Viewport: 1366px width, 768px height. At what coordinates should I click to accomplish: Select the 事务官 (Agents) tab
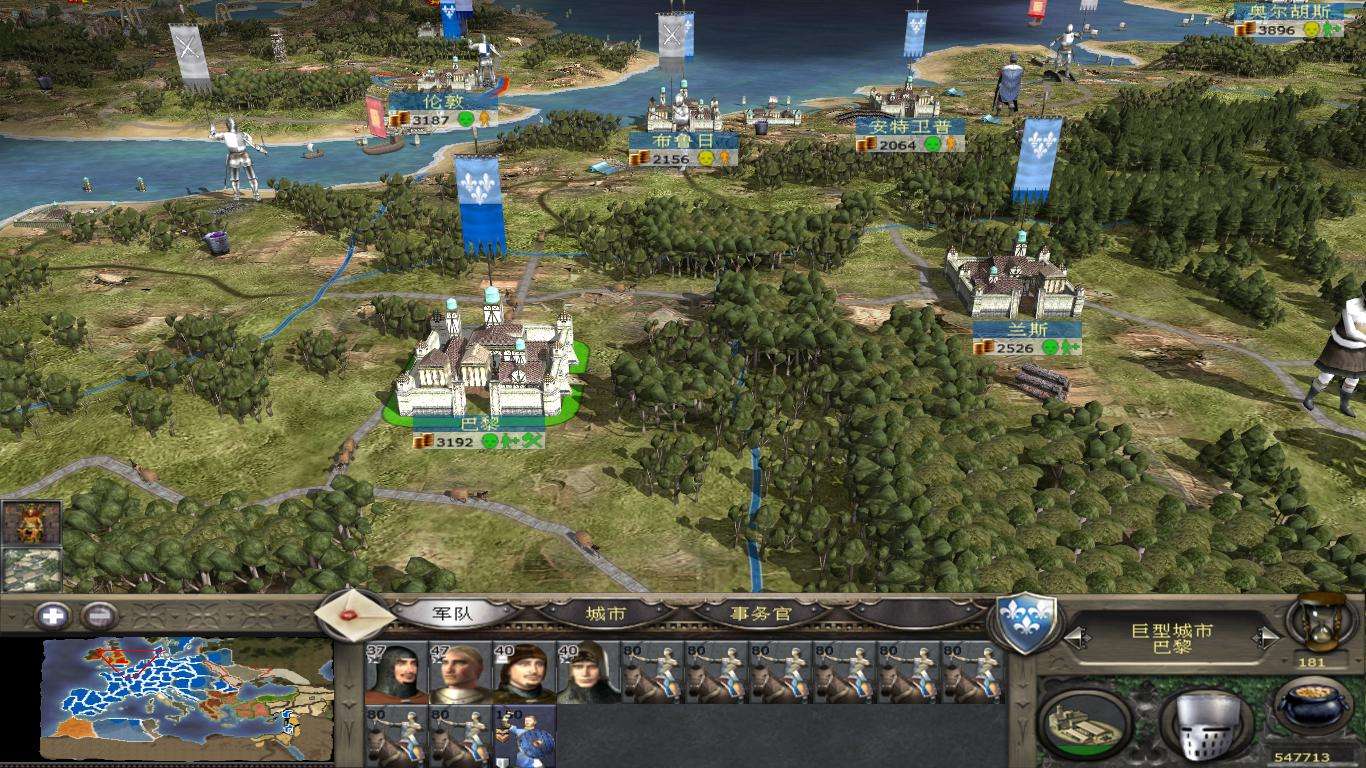pyautogui.click(x=762, y=613)
